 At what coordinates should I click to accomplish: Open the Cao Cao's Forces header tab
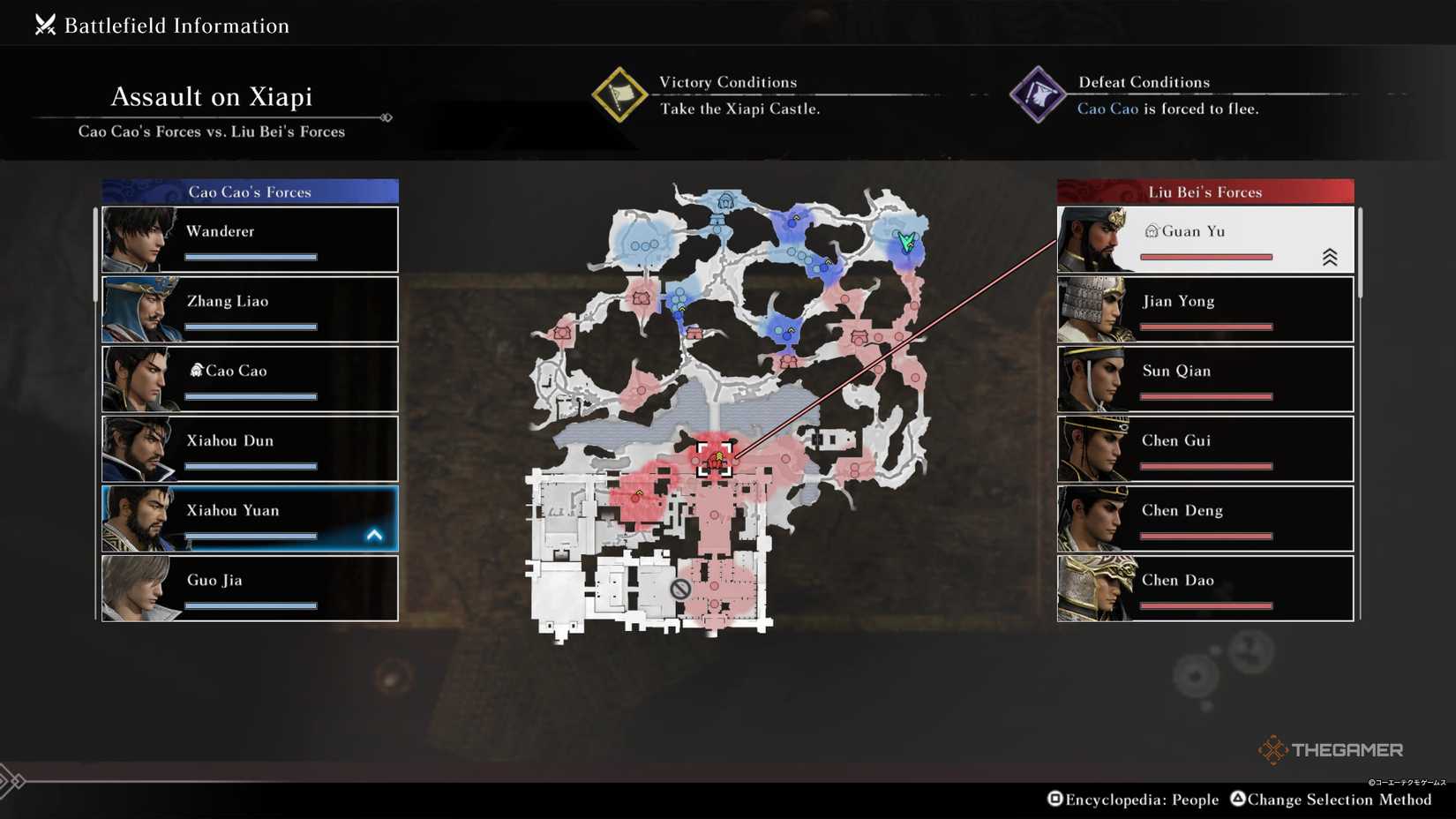pyautogui.click(x=248, y=192)
